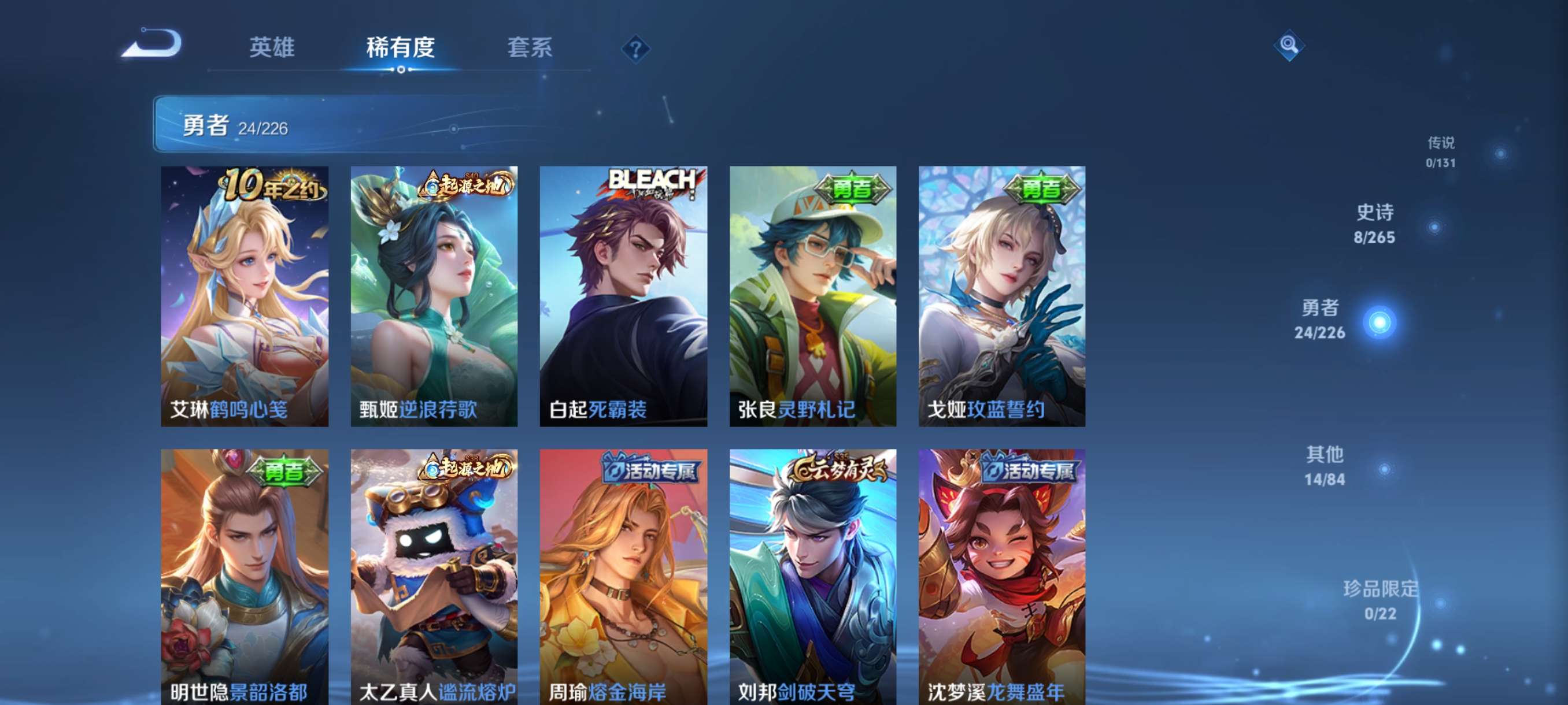1568x705 pixels.
Task: Open the skin search magnifier icon
Action: (1290, 46)
